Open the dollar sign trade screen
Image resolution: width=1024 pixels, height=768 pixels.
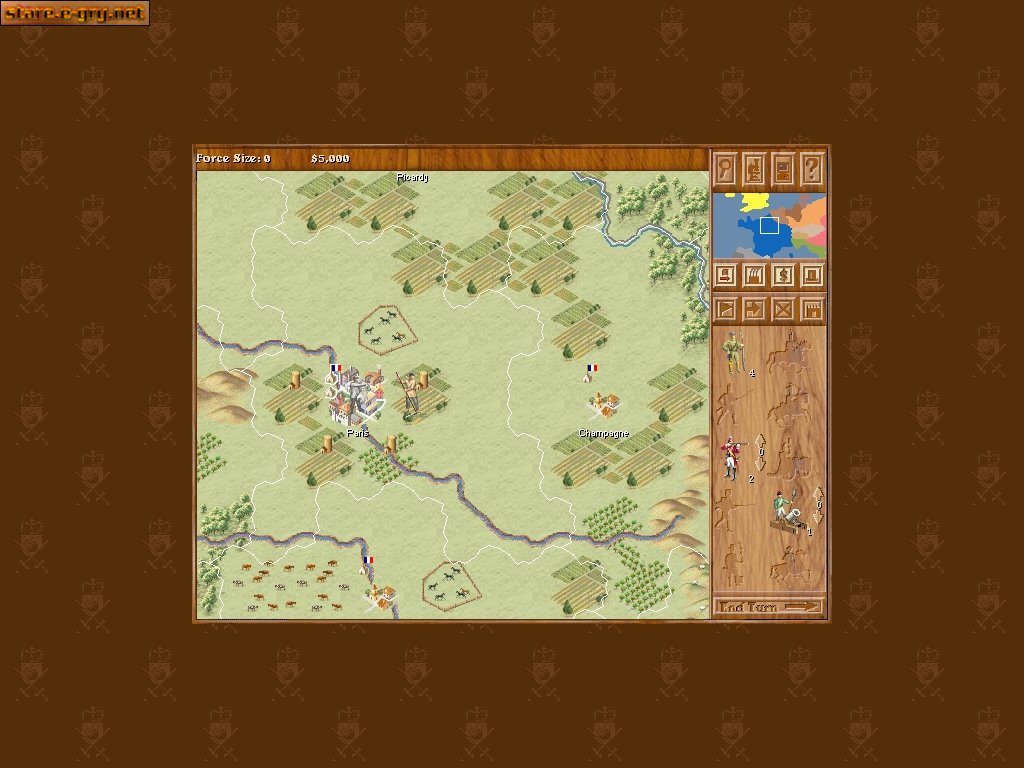pyautogui.click(x=784, y=274)
